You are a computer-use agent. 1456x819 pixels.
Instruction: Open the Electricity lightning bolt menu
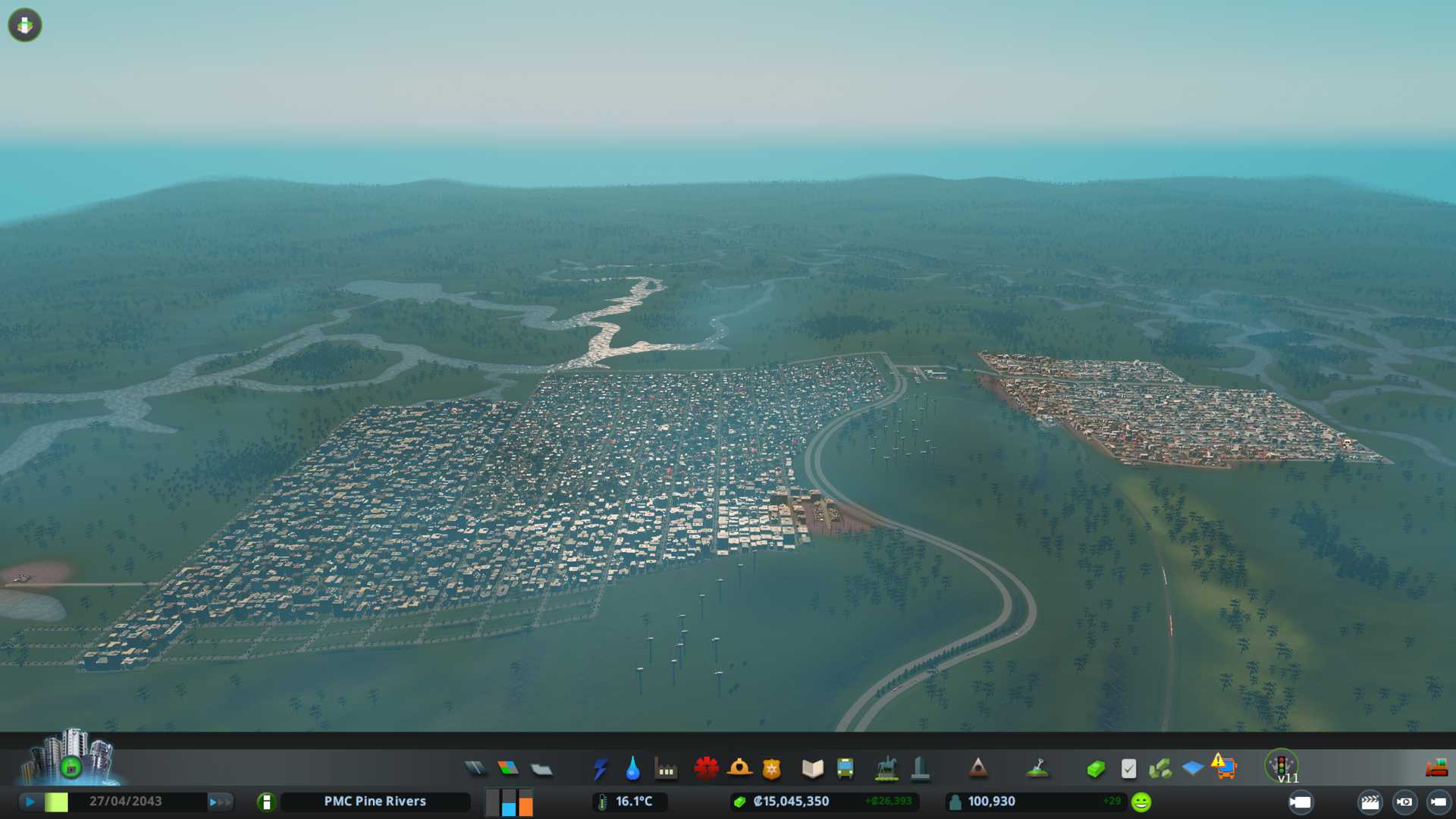coord(600,769)
